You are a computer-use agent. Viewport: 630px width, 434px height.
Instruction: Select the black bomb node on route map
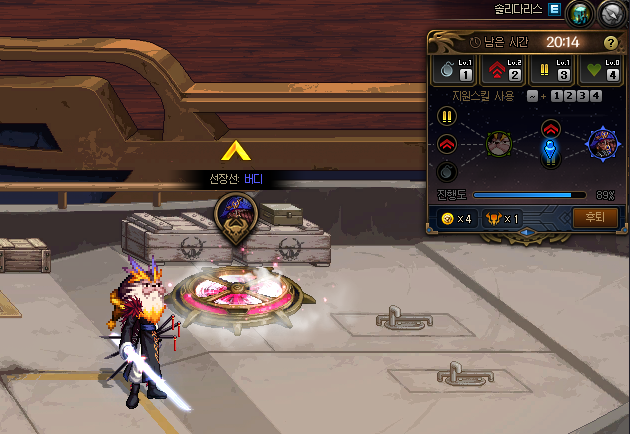pos(447,170)
